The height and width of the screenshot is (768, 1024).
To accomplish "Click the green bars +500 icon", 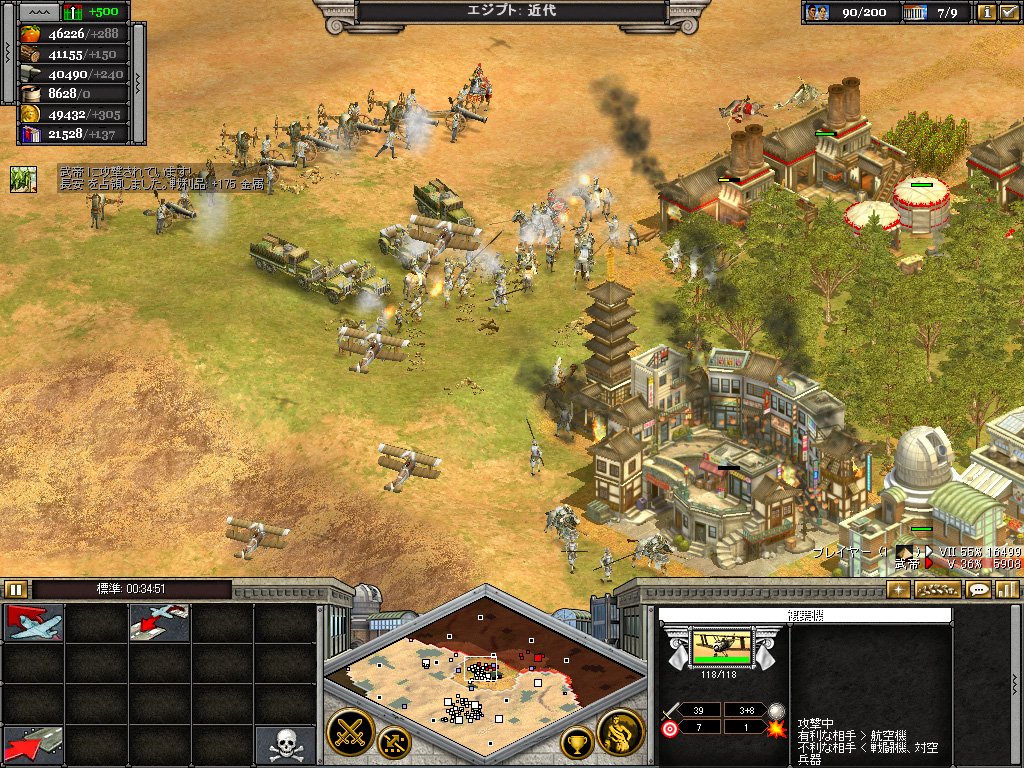I will (x=73, y=12).
